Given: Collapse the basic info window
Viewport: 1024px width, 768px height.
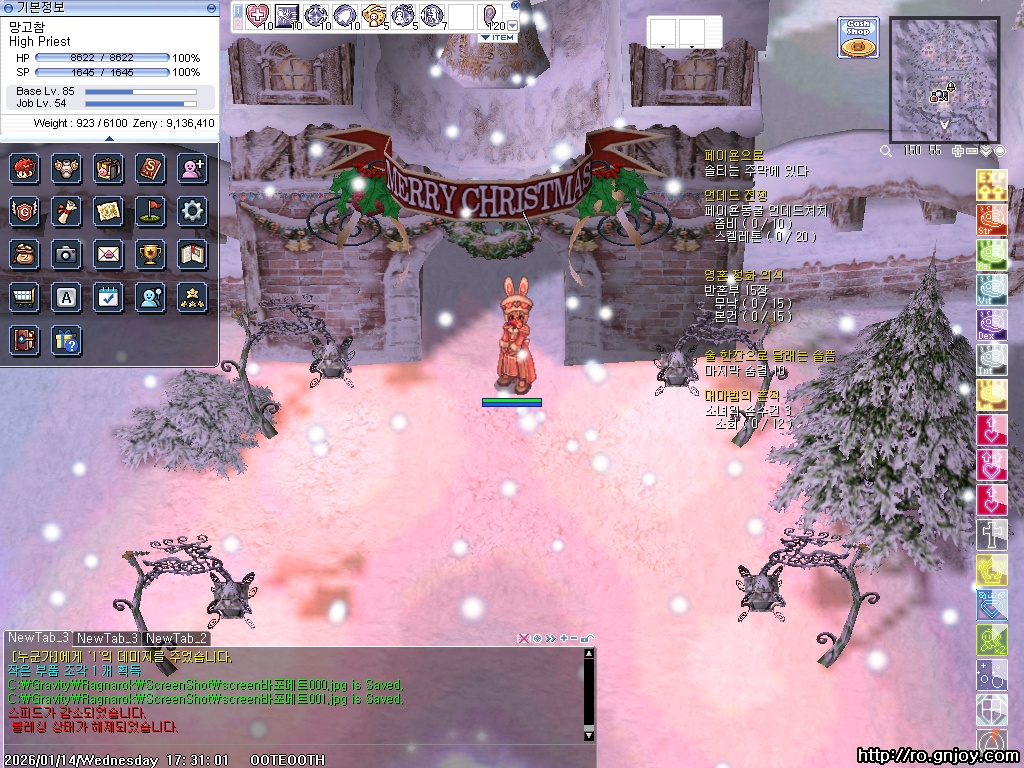Looking at the screenshot, I should point(211,7).
